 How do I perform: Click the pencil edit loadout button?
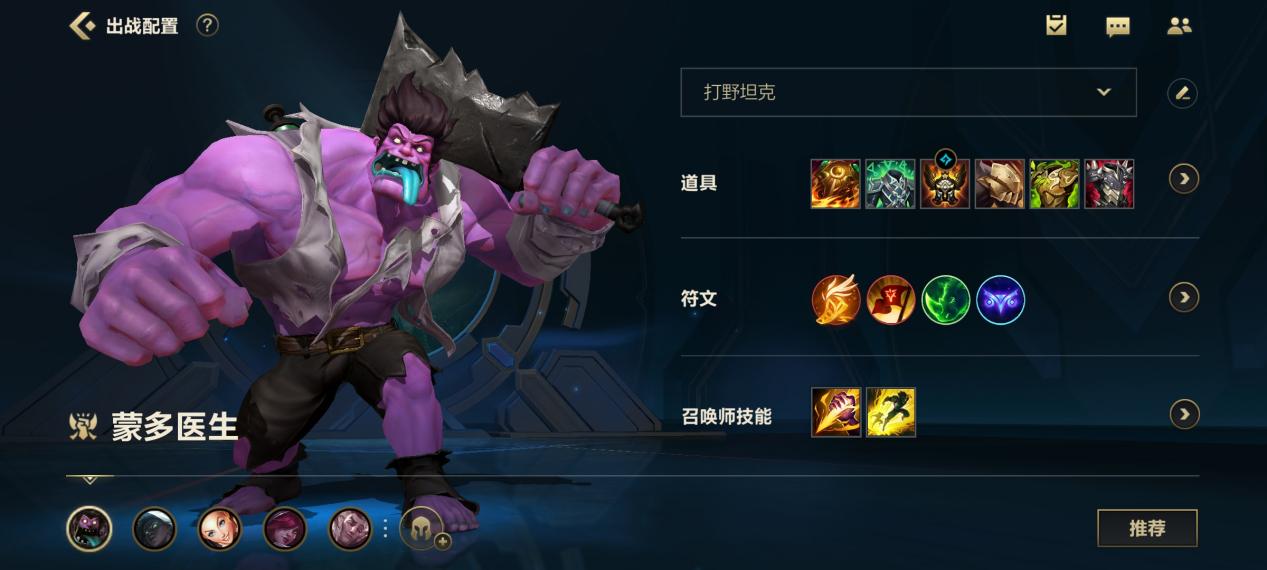tap(1182, 93)
